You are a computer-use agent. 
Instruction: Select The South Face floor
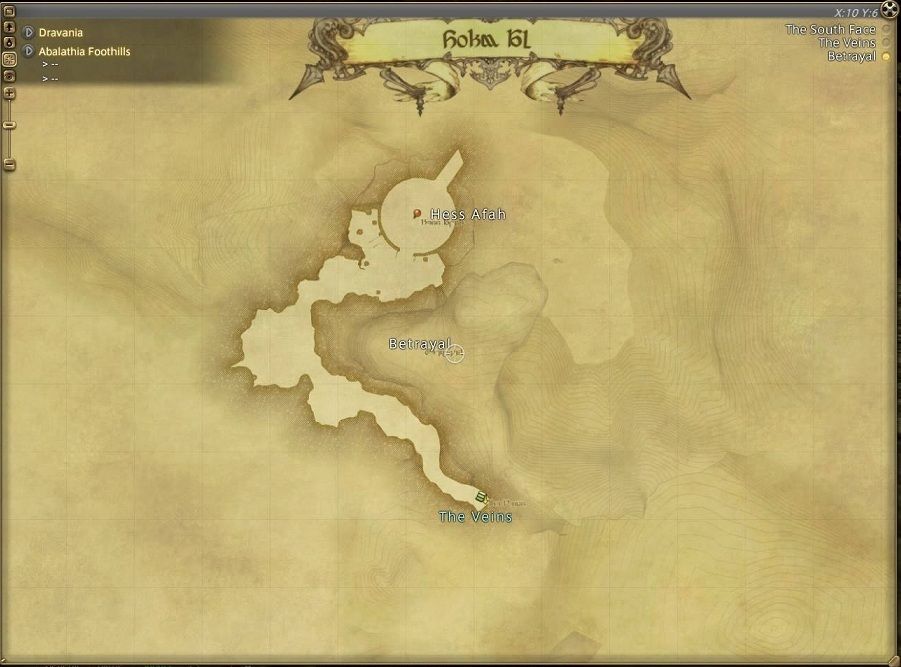click(x=886, y=30)
